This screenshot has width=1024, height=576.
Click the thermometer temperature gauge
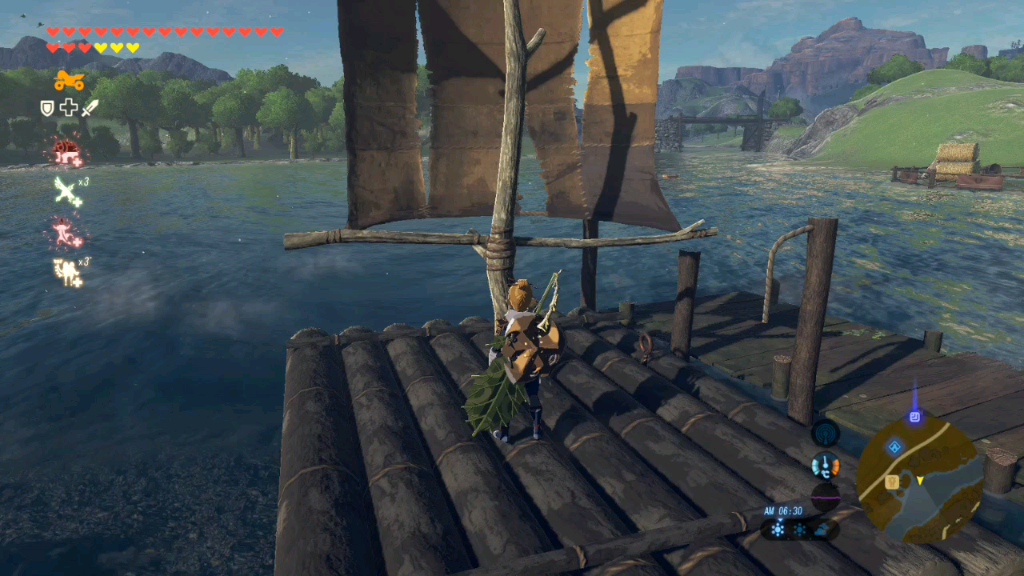[826, 465]
